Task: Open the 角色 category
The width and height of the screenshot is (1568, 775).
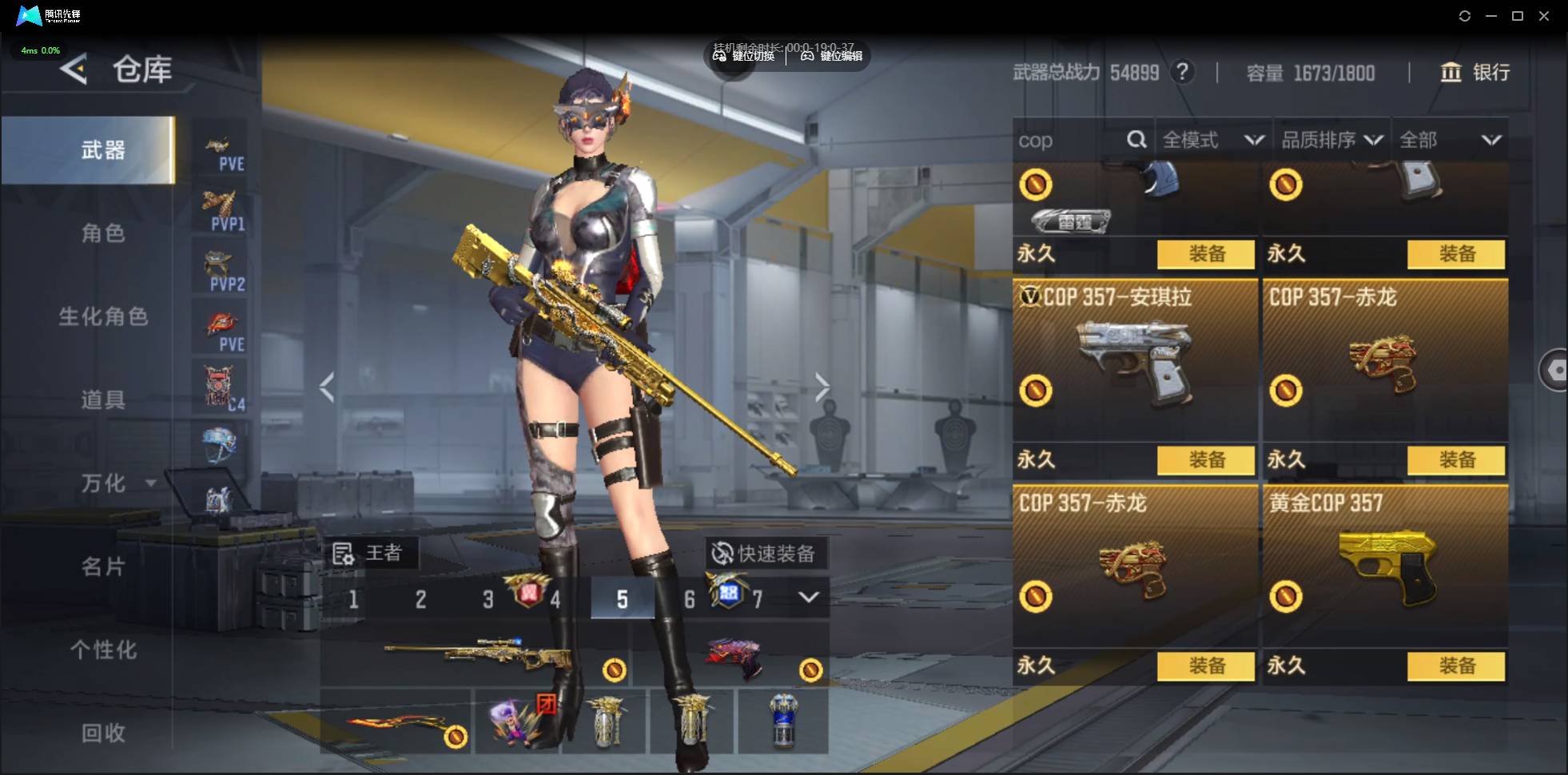Action: 102,233
